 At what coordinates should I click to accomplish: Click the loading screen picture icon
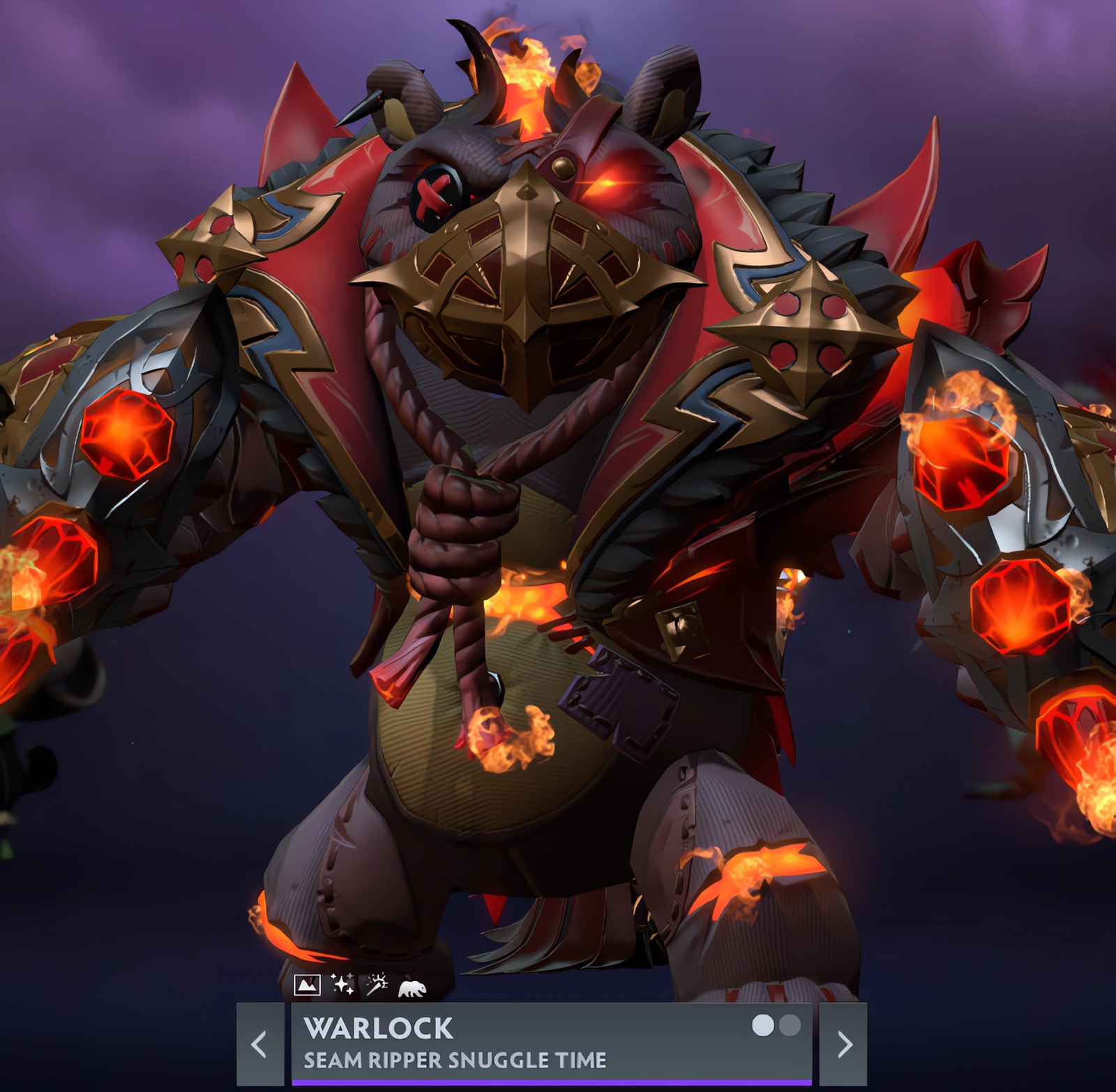(x=308, y=985)
